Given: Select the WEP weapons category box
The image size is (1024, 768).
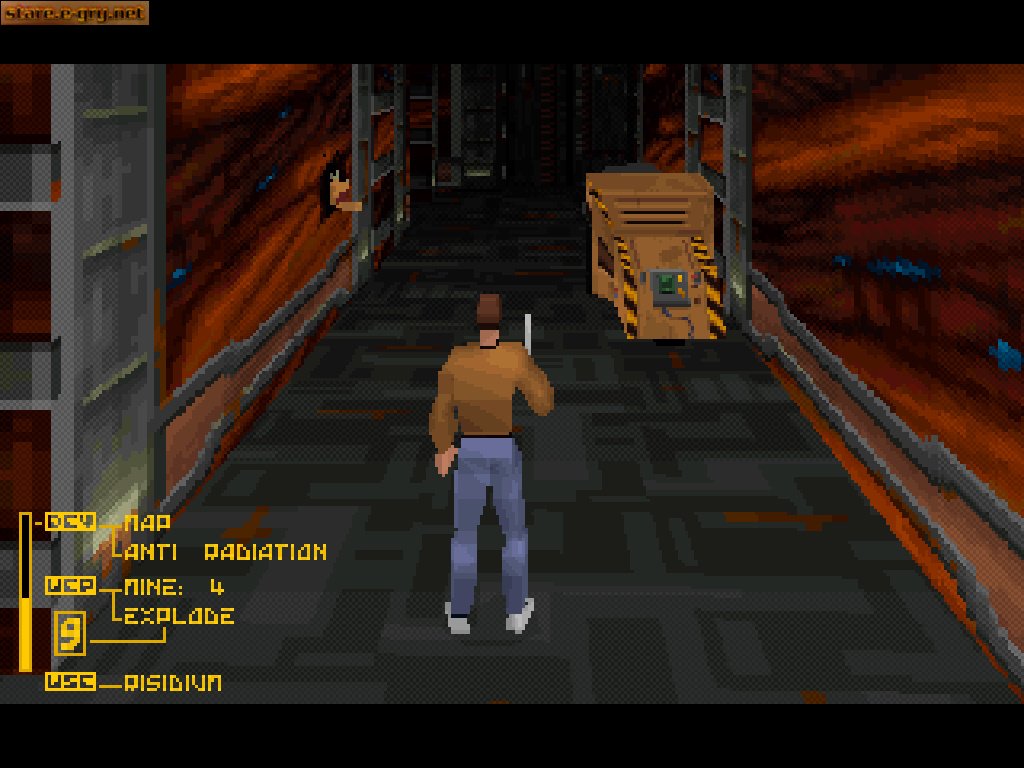Looking at the screenshot, I should click(x=70, y=586).
